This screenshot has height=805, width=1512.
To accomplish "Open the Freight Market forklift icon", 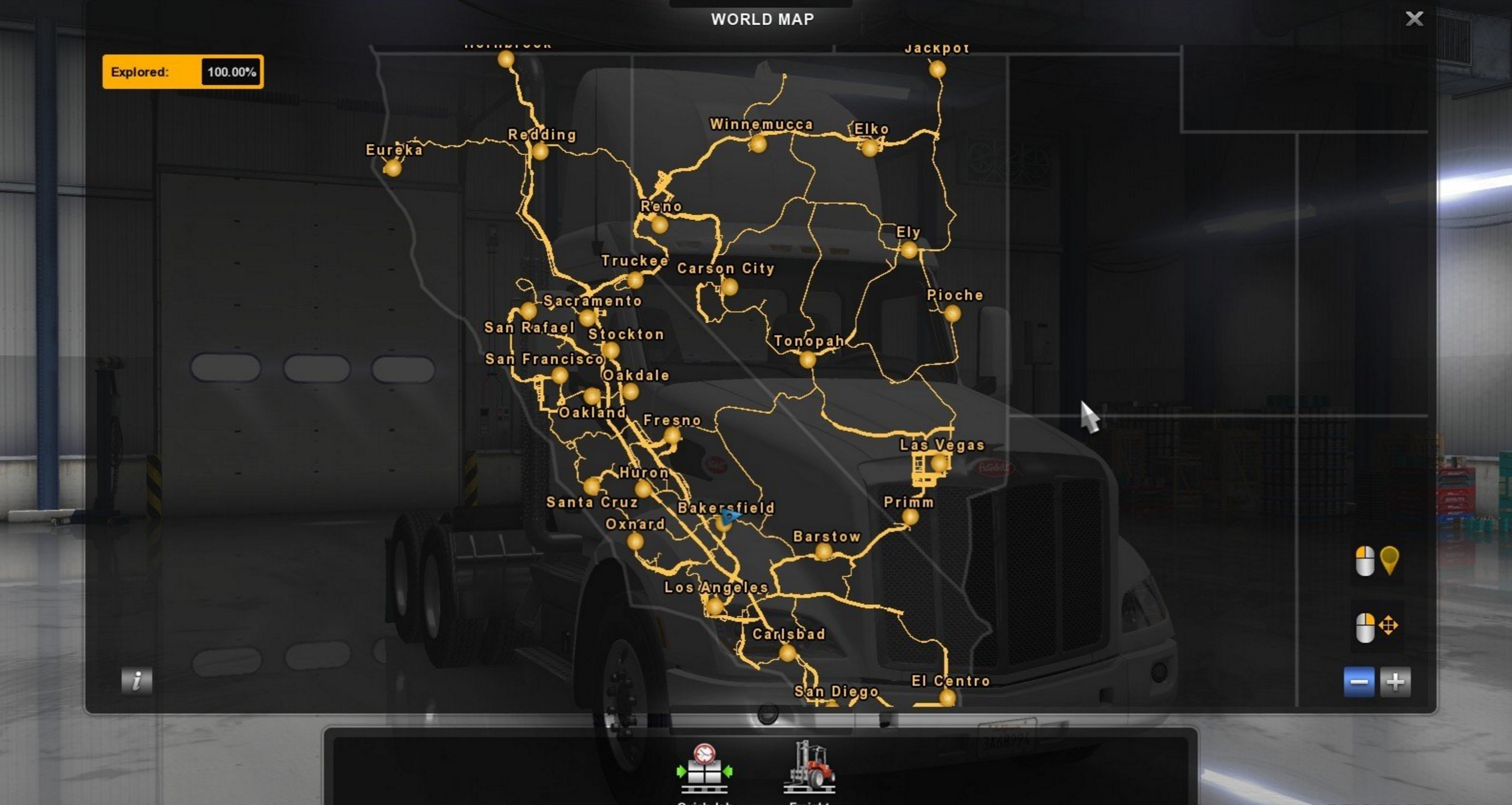I will [809, 767].
